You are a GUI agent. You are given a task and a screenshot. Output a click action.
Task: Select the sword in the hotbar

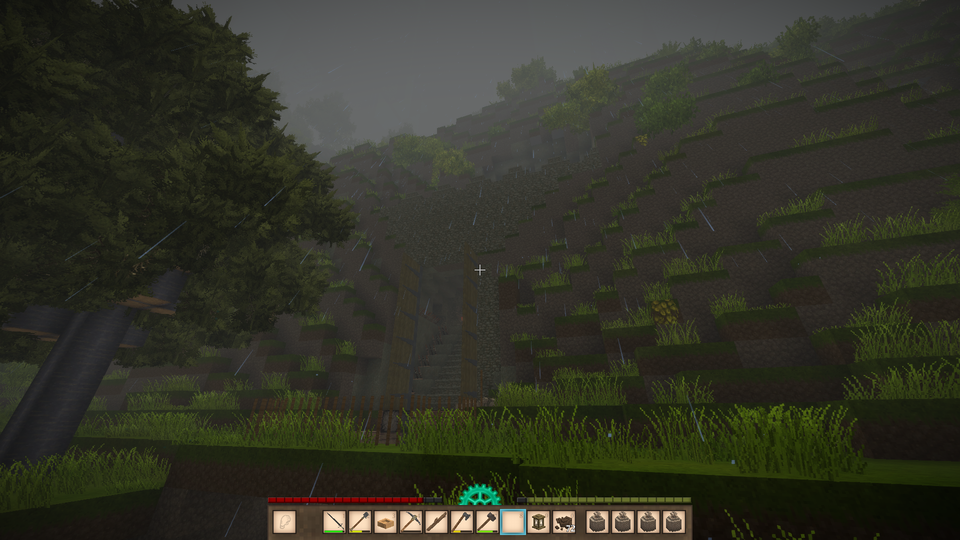point(335,521)
